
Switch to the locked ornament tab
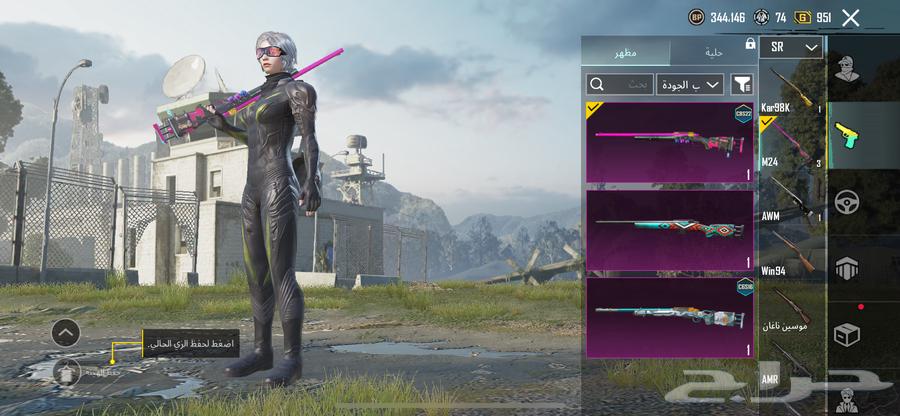tap(714, 50)
